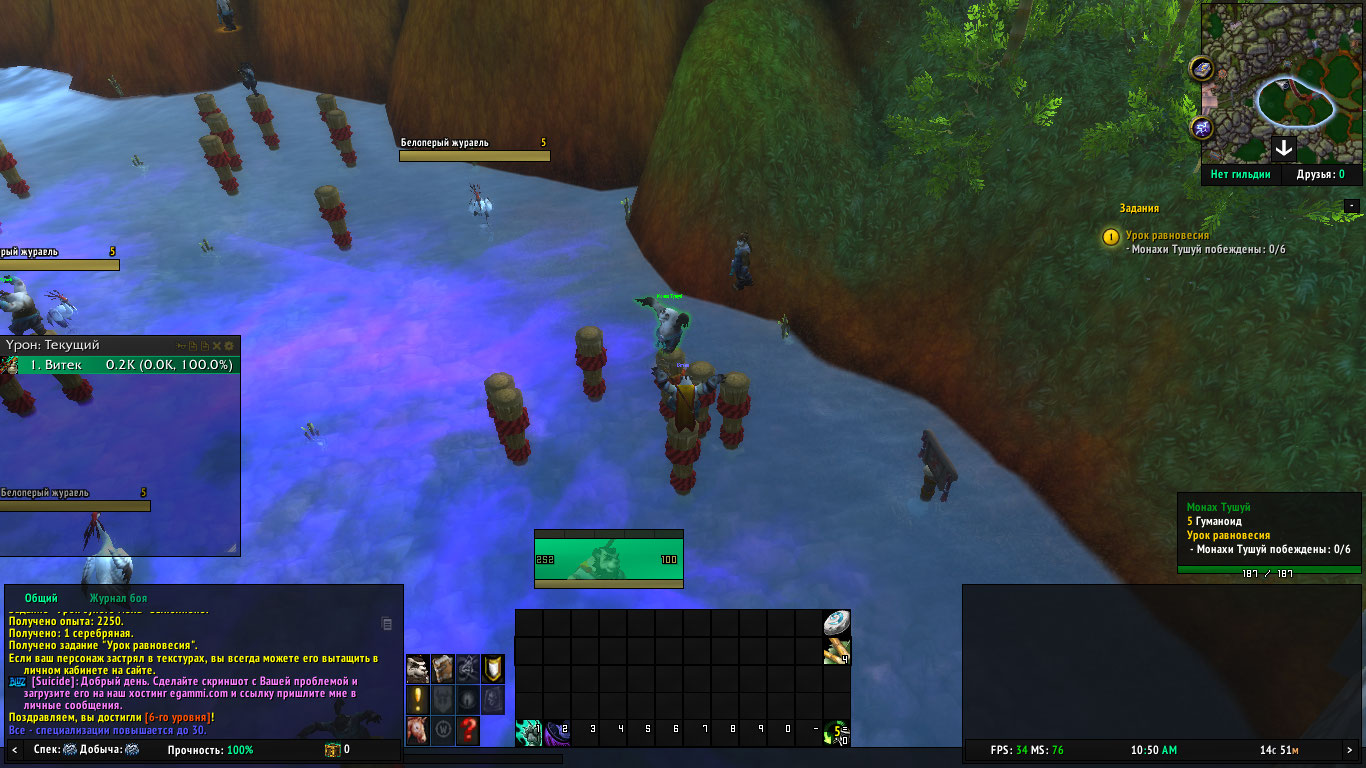Image resolution: width=1366 pixels, height=768 pixels.
Task: Use the bamboo staff item slot
Action: [x=837, y=652]
